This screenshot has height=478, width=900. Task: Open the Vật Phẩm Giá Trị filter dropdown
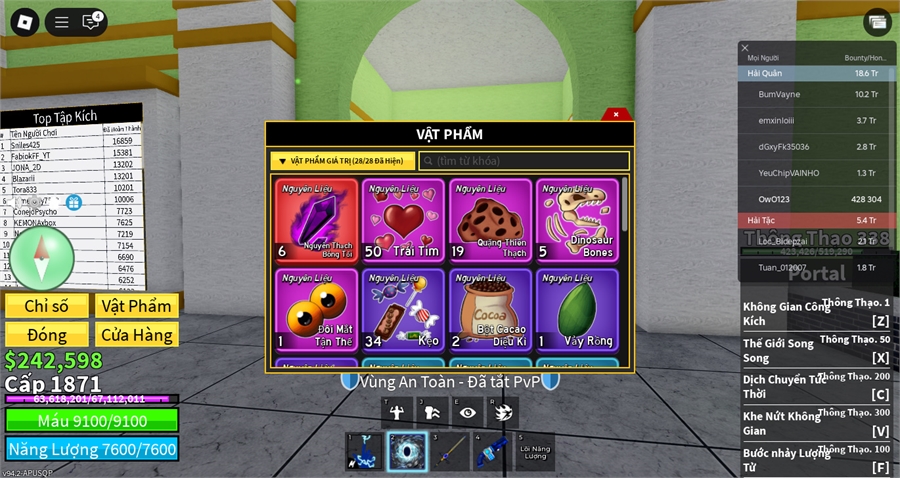coord(342,161)
